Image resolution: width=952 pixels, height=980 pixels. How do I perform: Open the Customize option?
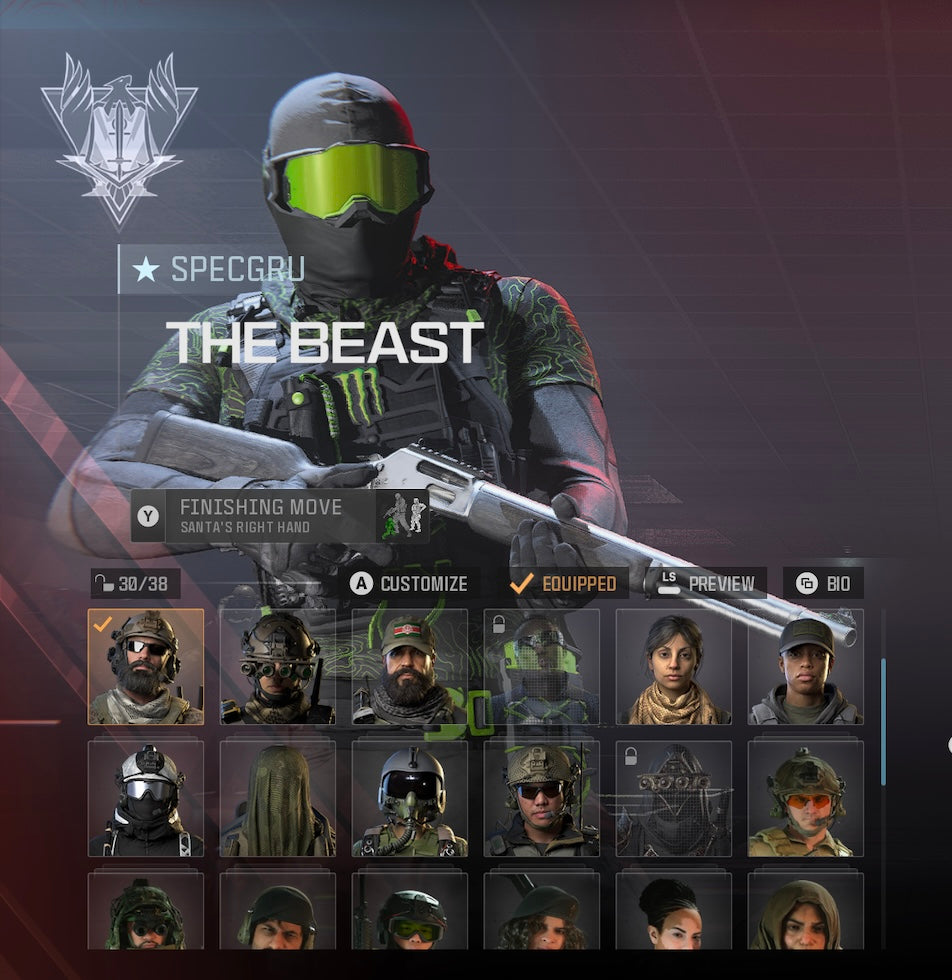point(410,583)
